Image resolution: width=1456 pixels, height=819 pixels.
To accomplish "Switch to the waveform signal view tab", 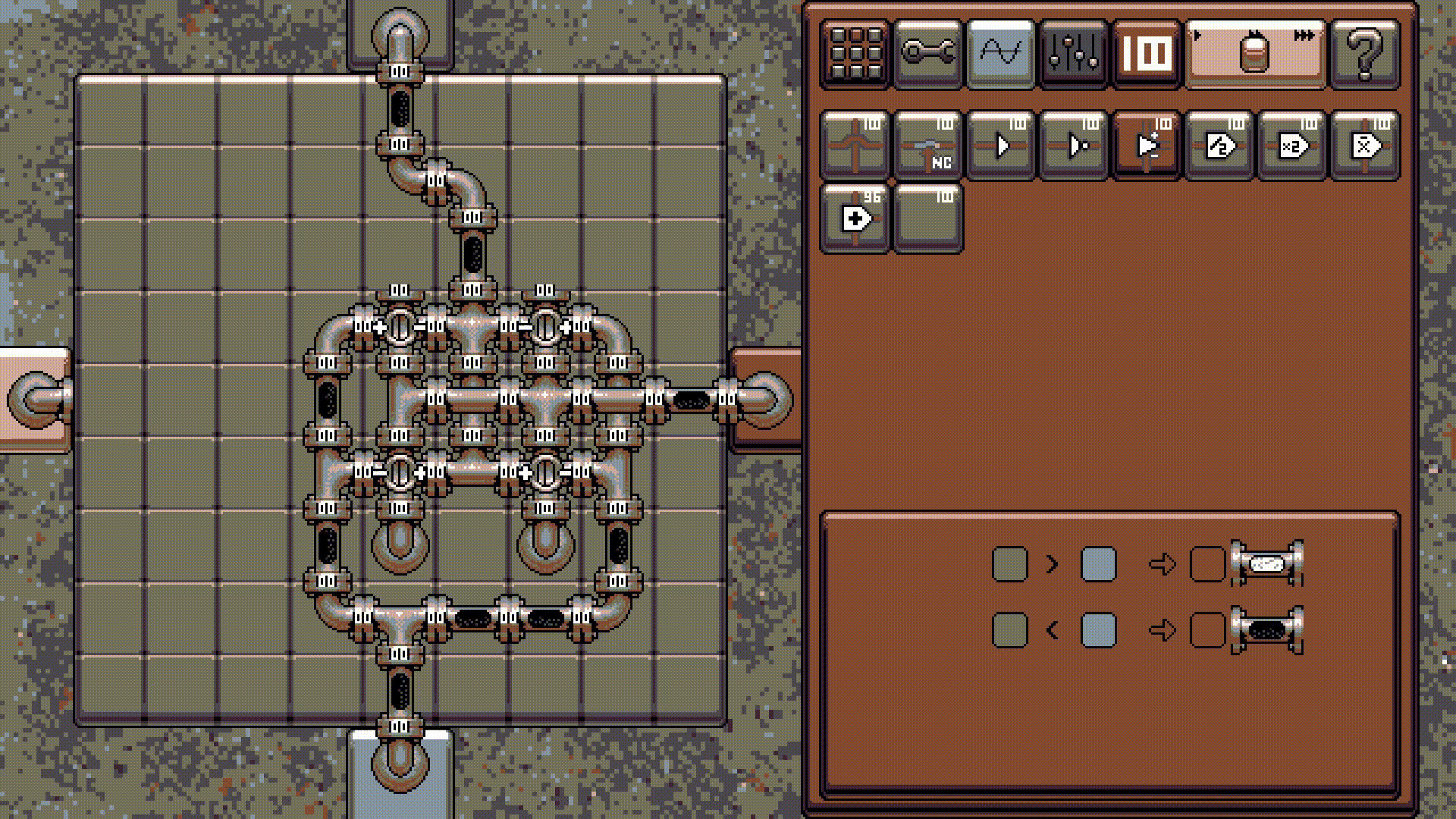I will click(999, 53).
